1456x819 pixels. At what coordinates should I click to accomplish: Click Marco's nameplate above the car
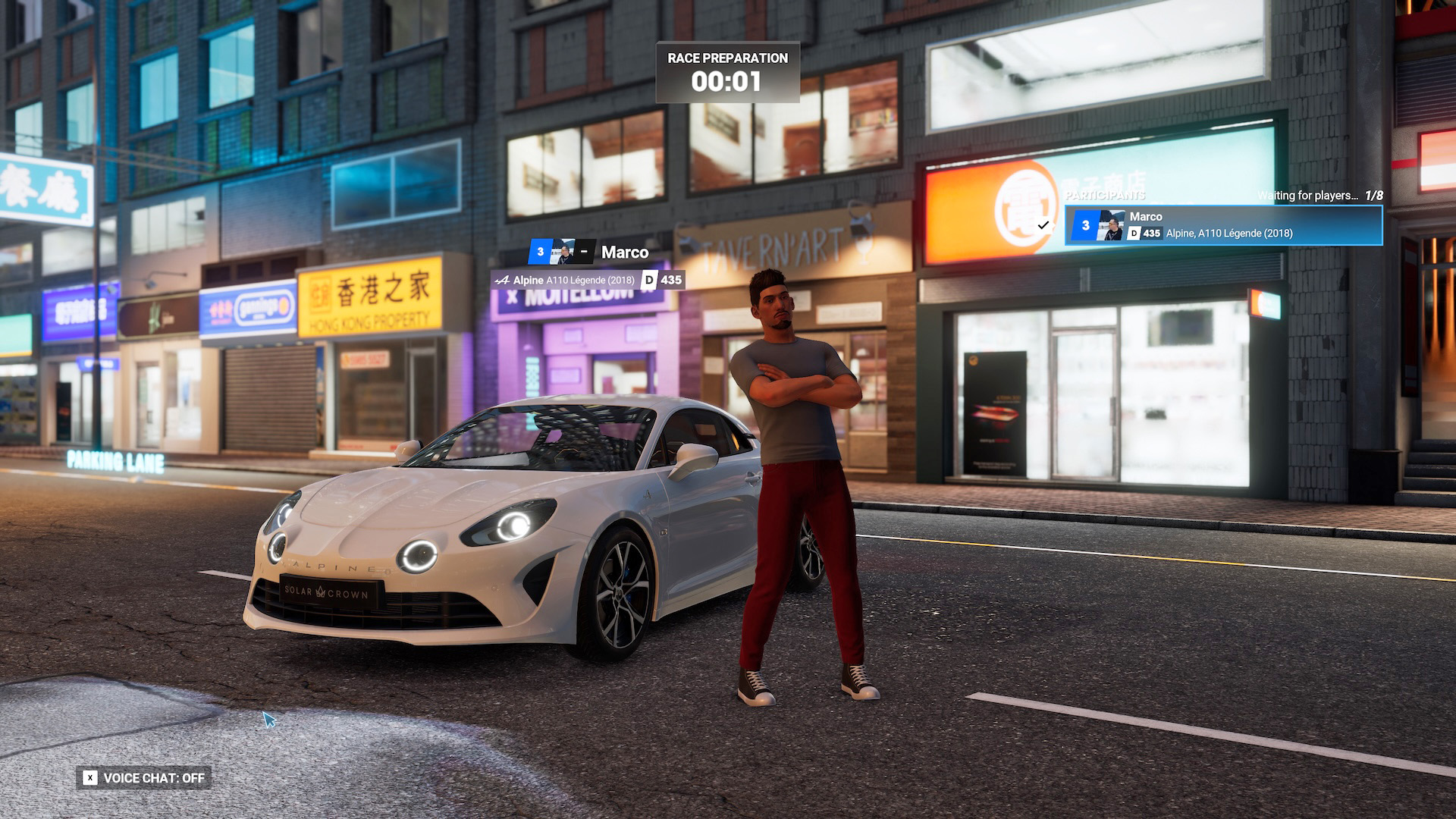tap(590, 253)
